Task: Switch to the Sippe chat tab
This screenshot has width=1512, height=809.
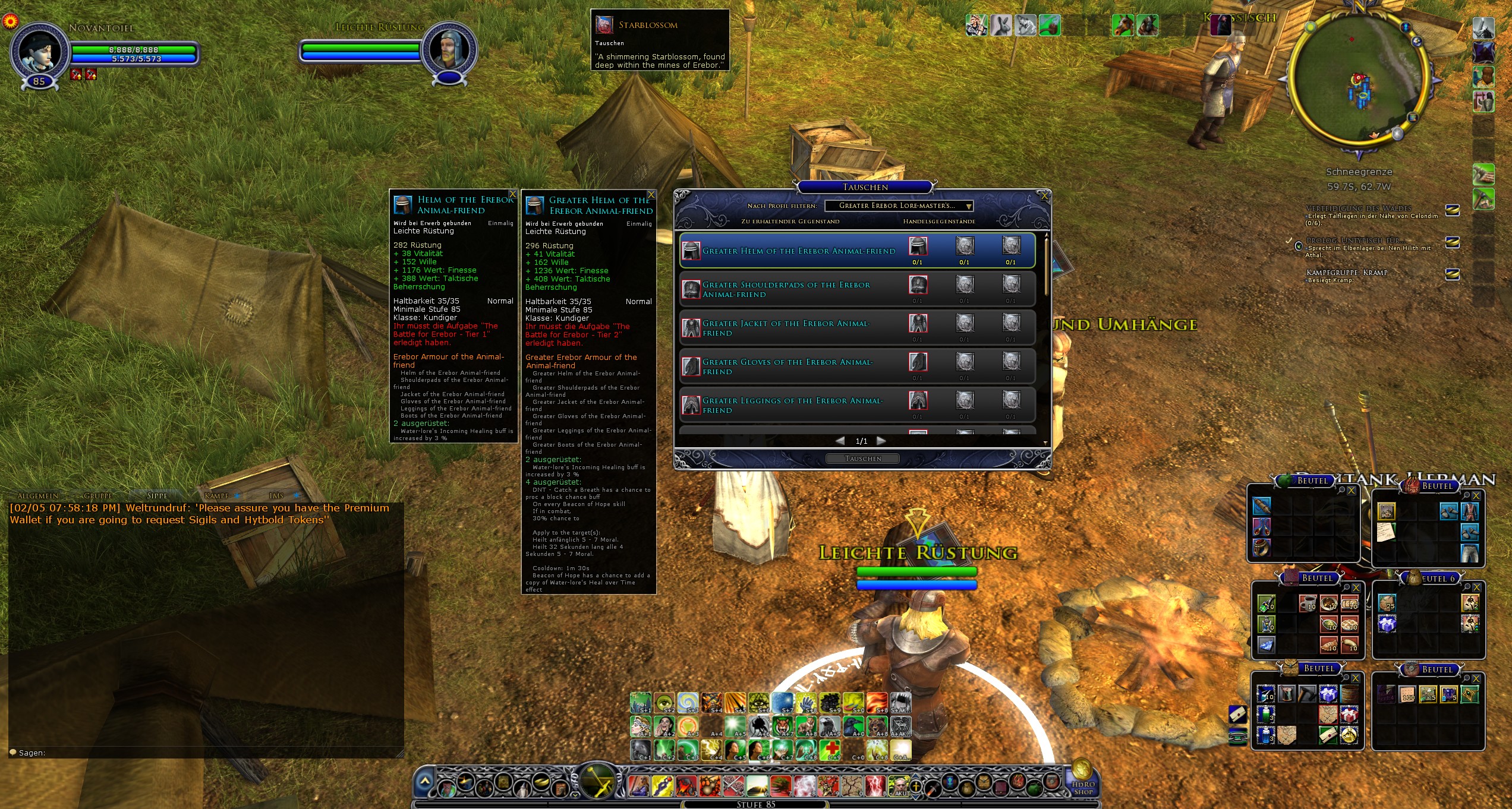Action: [157, 496]
